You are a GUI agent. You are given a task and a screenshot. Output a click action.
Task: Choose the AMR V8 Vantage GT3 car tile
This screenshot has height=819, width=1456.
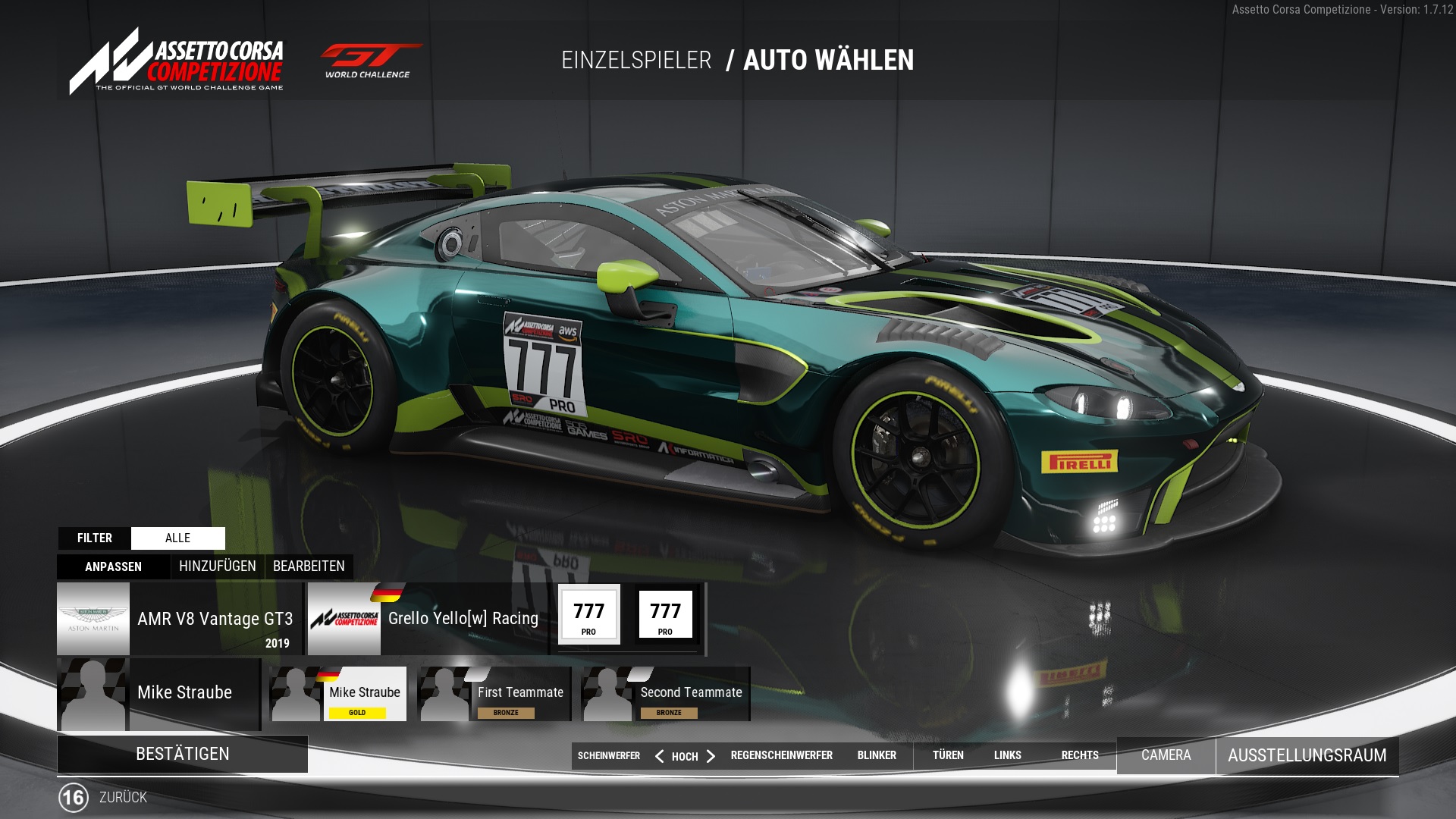(180, 619)
